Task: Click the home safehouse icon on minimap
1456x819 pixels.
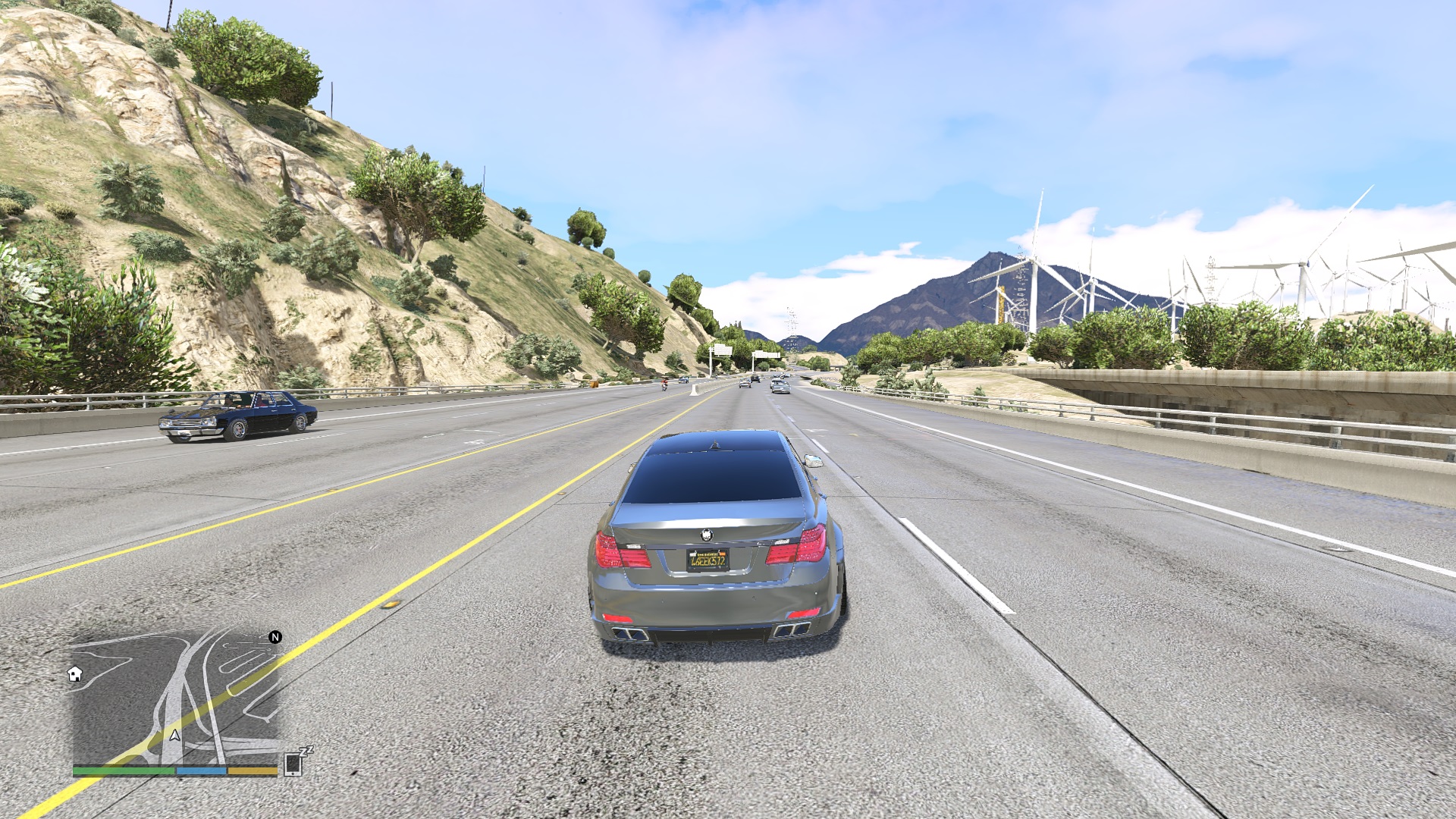Action: click(75, 675)
